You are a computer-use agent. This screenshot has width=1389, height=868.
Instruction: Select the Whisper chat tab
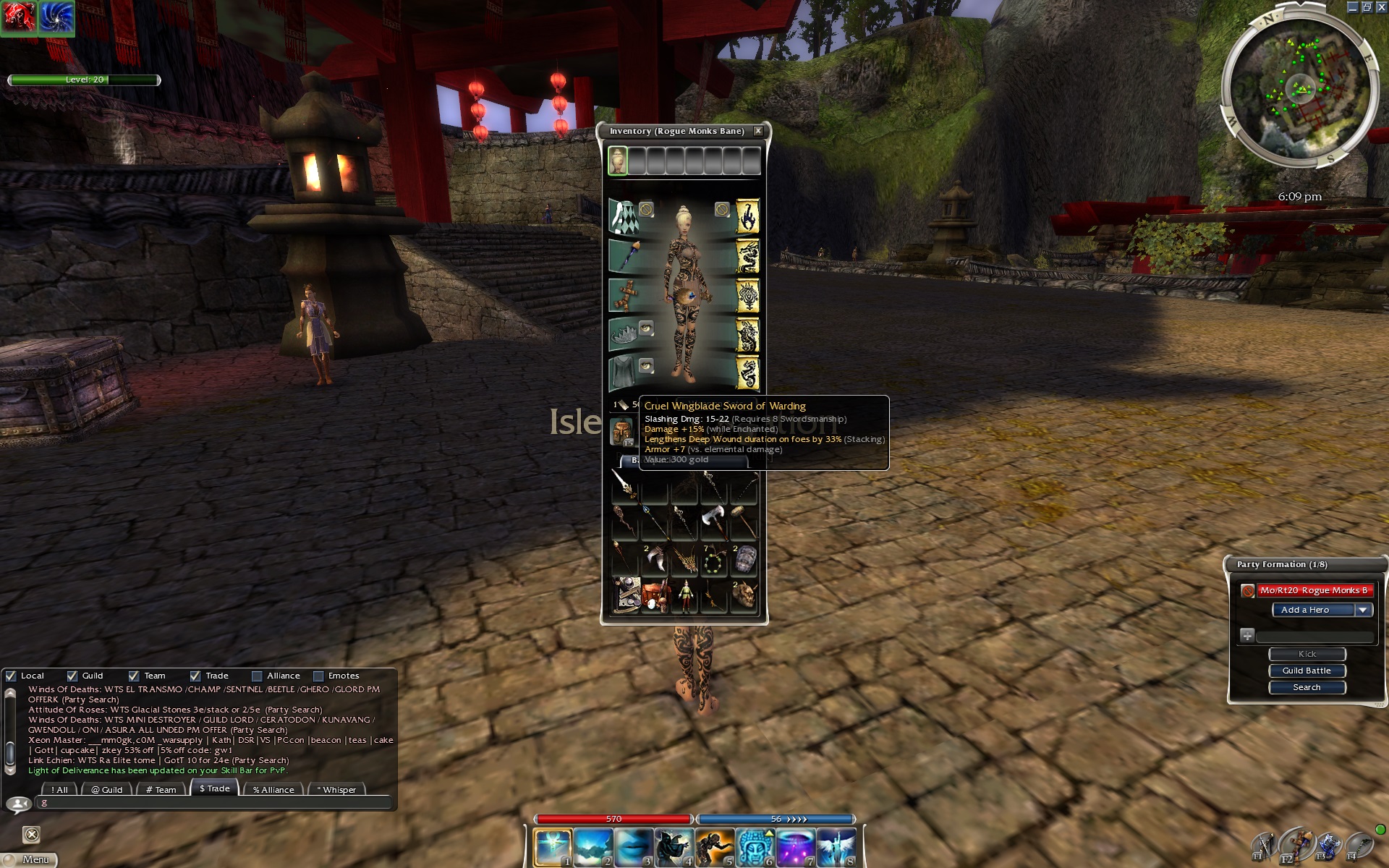(x=336, y=789)
